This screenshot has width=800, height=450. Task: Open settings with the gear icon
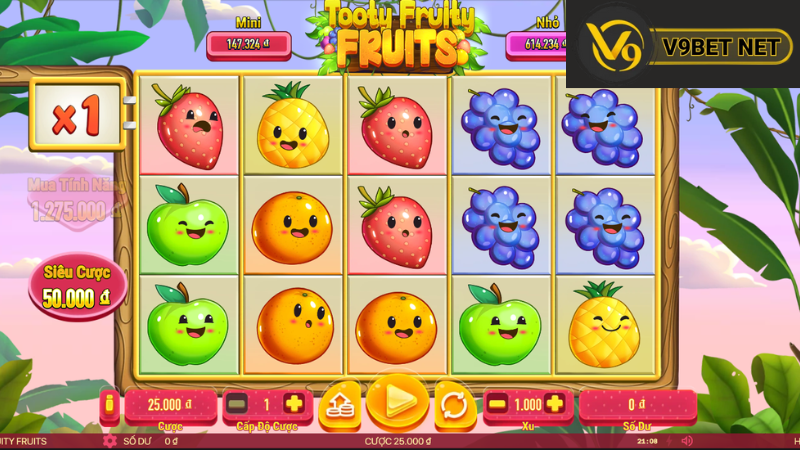point(110,440)
